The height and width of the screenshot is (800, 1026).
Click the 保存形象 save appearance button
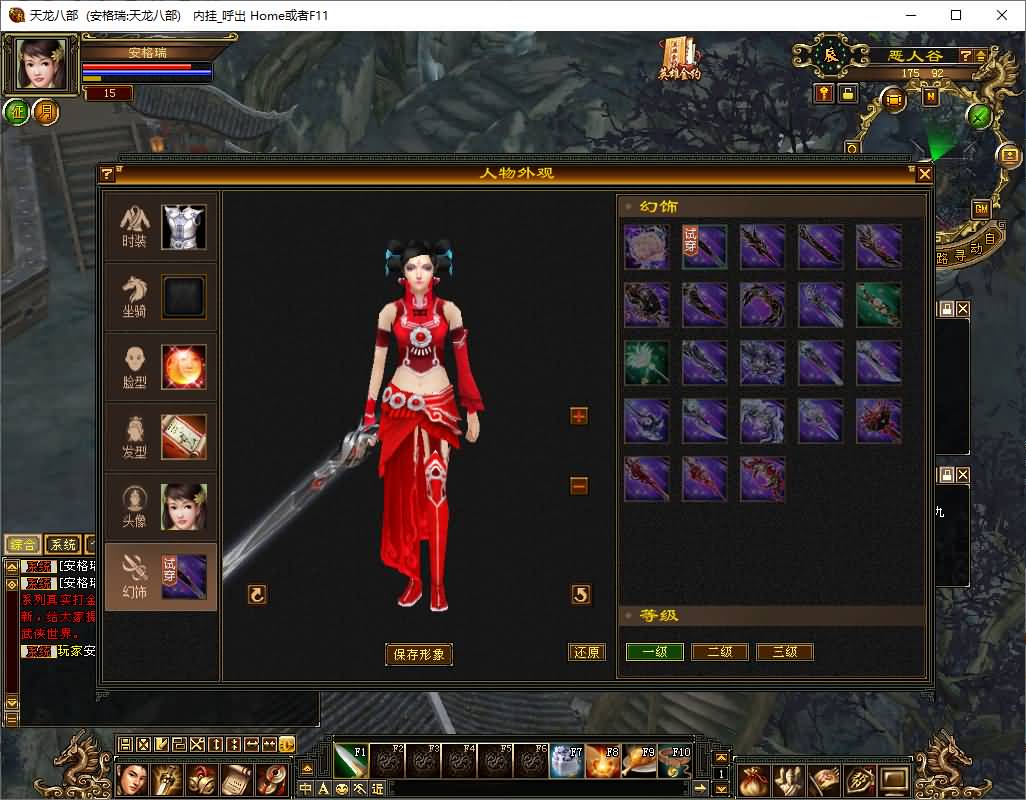click(x=419, y=654)
